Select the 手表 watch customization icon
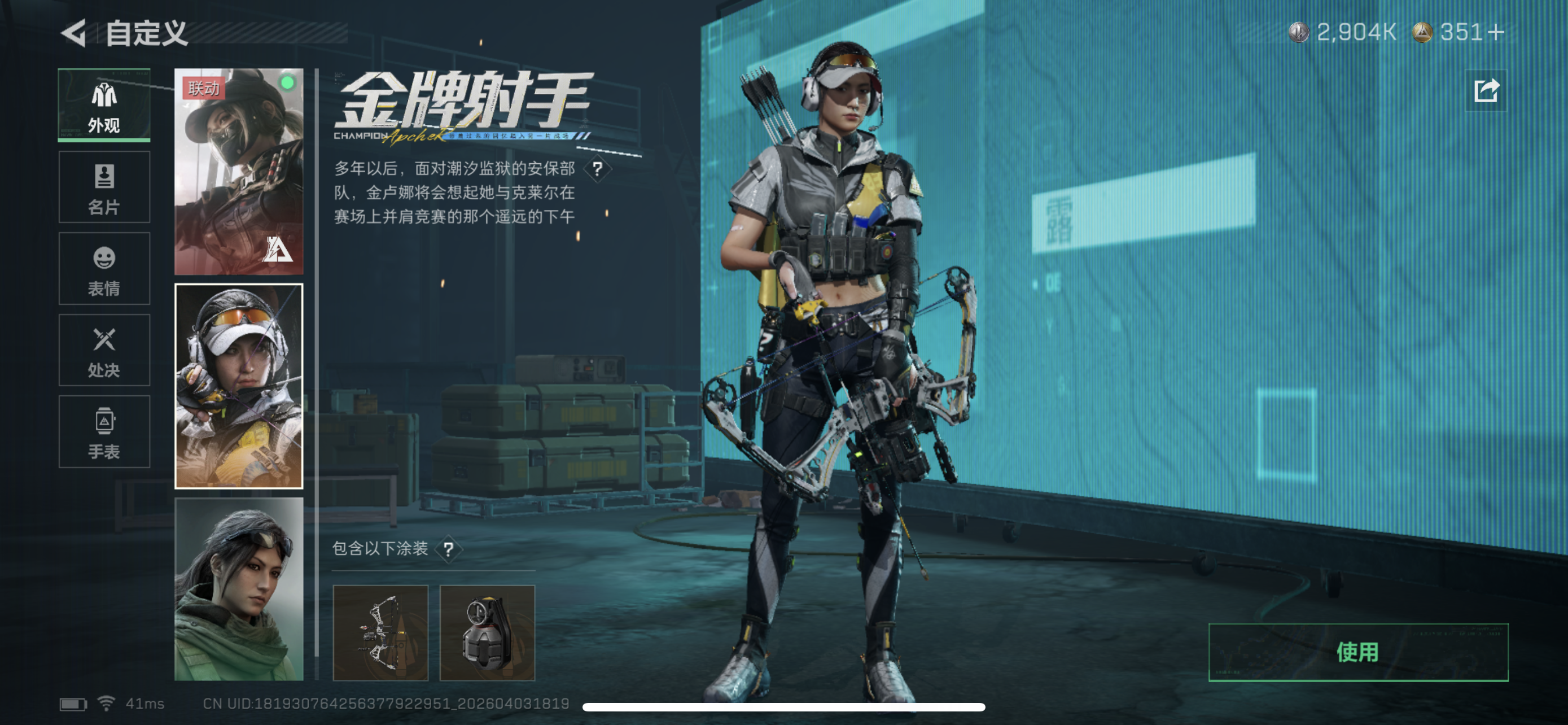This screenshot has width=1568, height=725. 103,432
